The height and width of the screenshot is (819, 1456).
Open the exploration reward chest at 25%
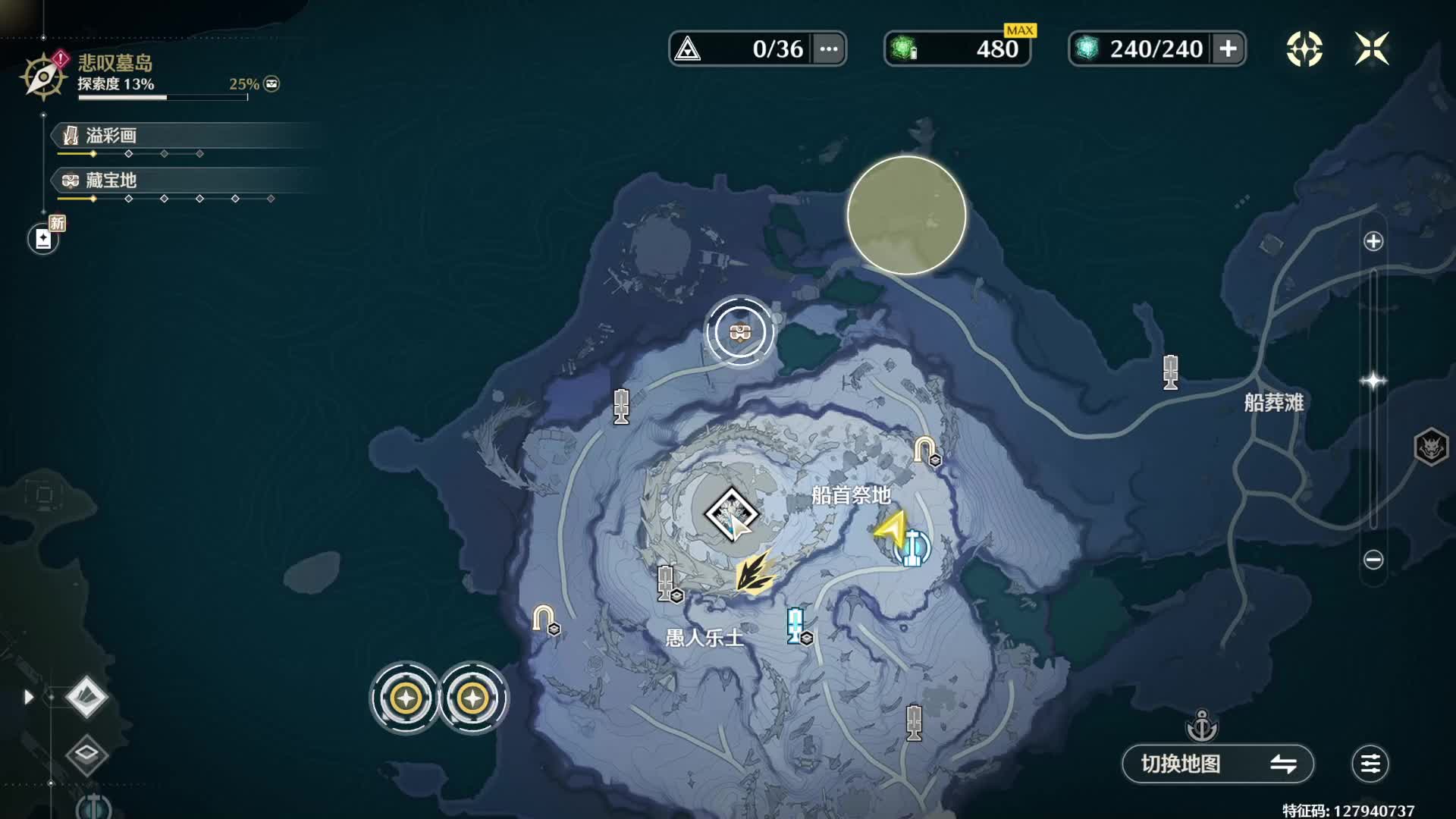tap(271, 84)
